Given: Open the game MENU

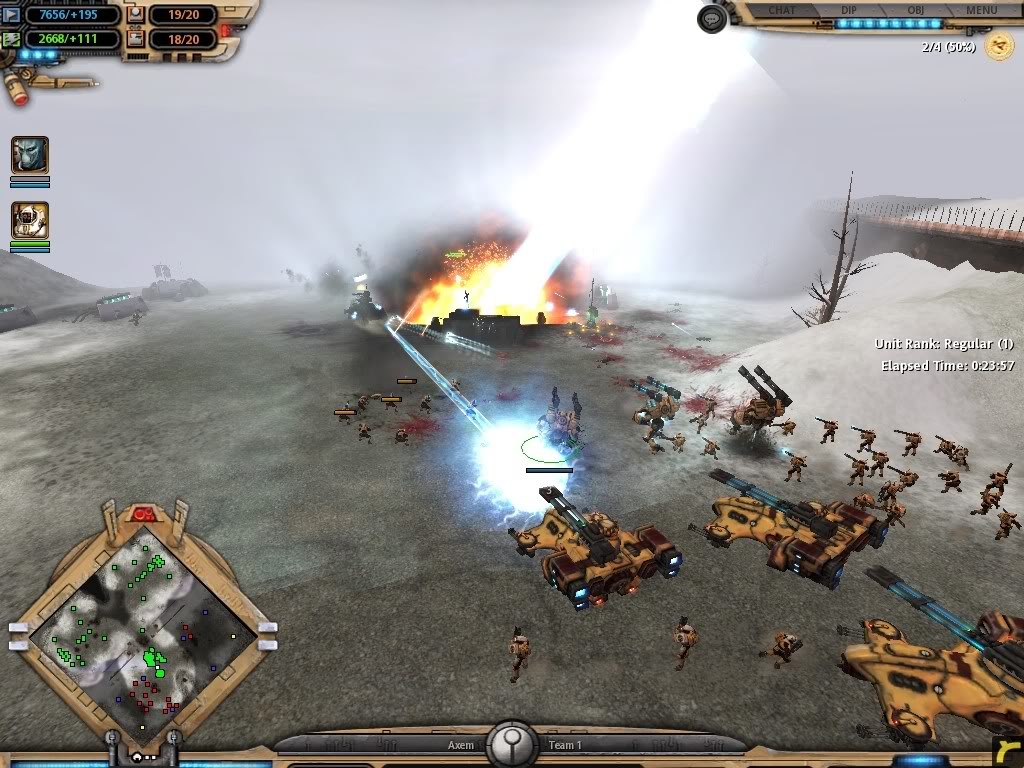Looking at the screenshot, I should click(981, 10).
